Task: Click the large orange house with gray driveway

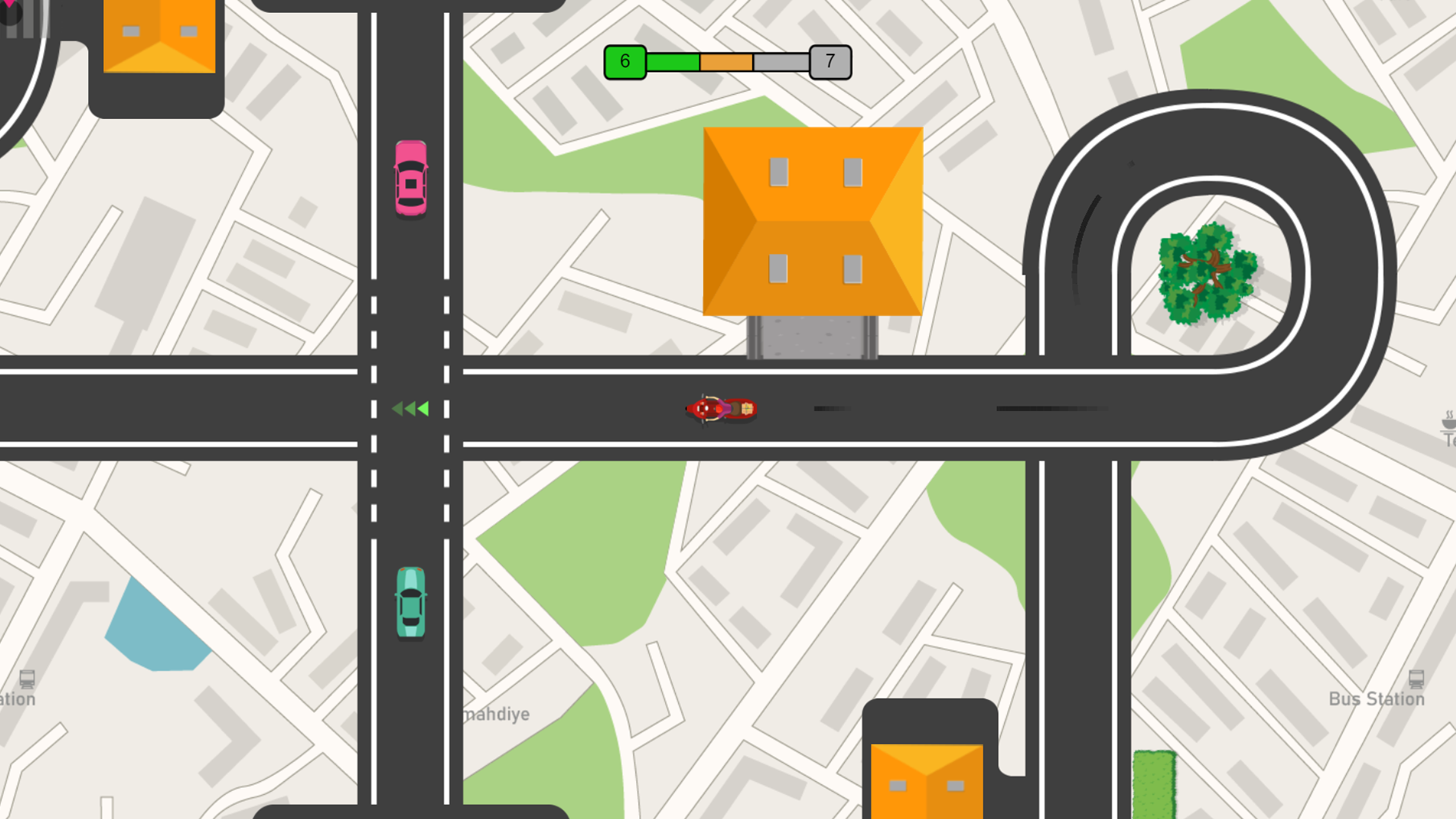Action: click(x=813, y=220)
